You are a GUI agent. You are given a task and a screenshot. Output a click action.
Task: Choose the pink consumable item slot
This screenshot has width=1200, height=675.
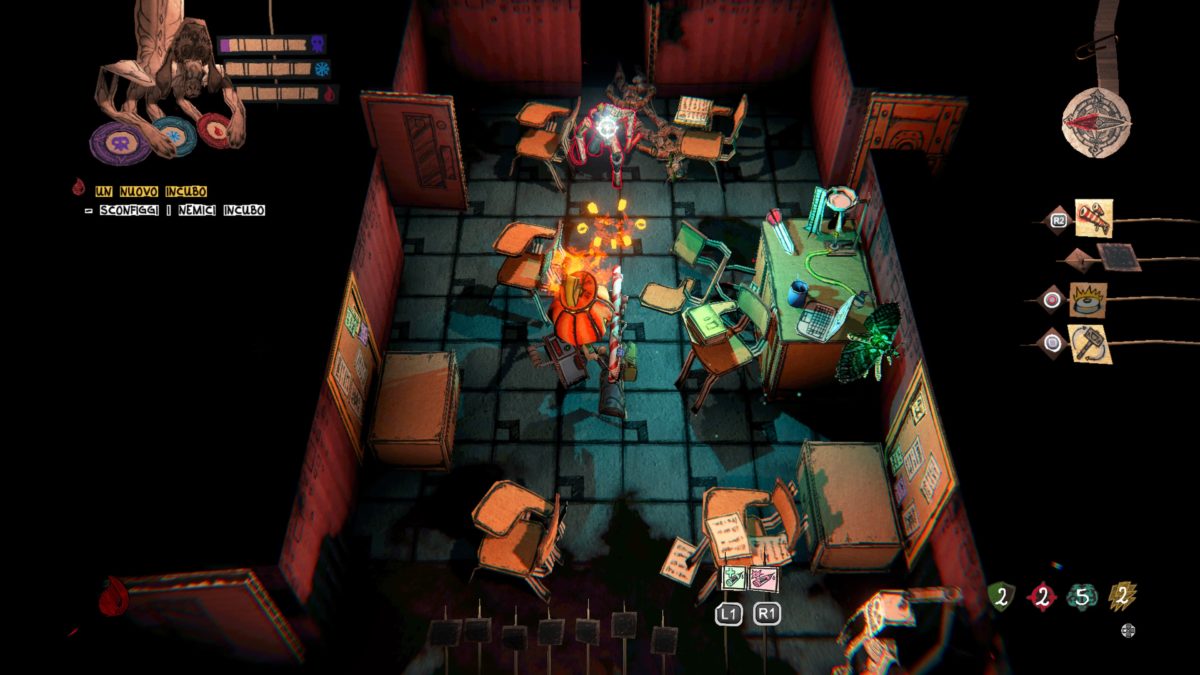[x=764, y=578]
